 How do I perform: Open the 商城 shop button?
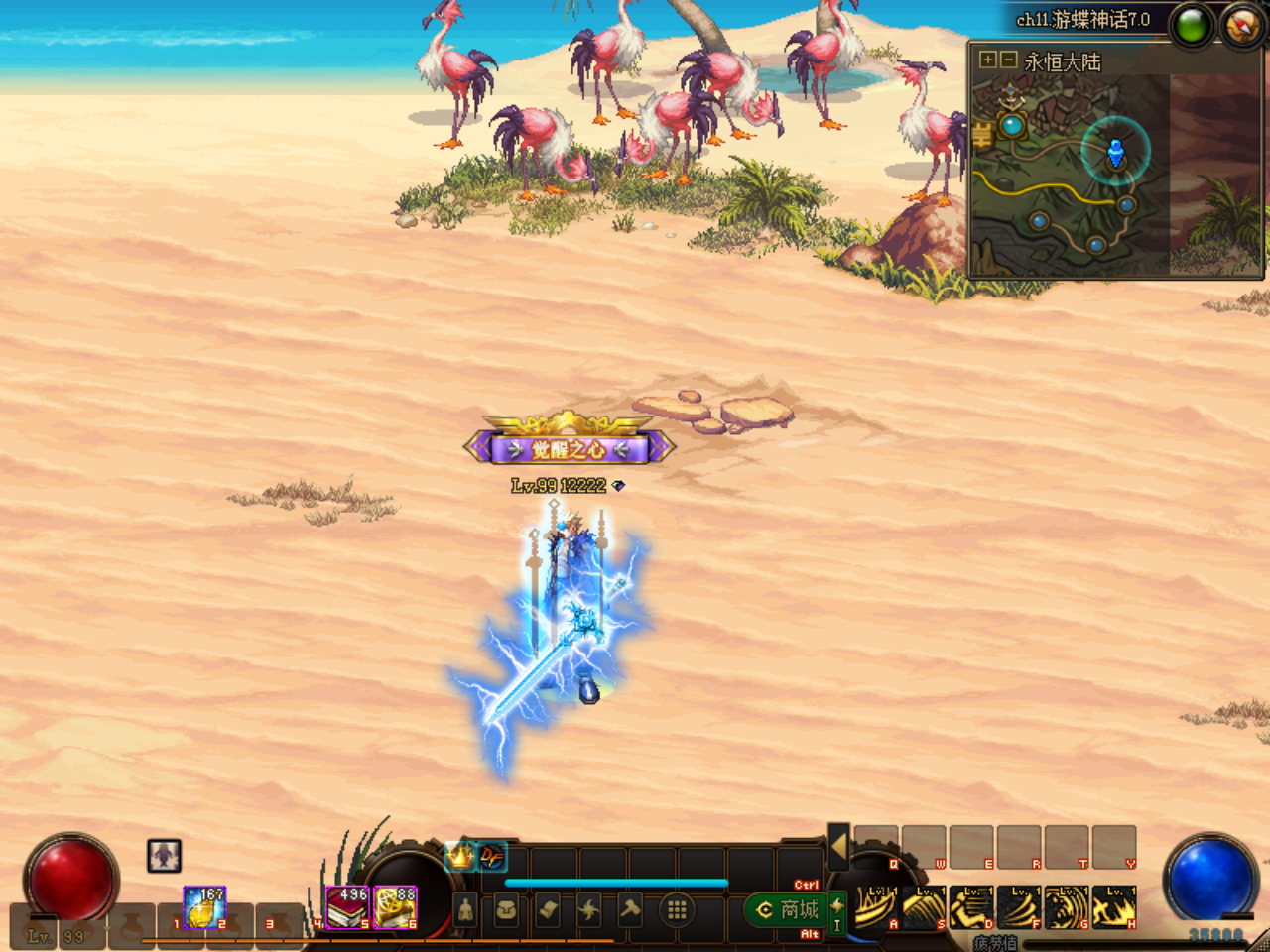point(790,909)
